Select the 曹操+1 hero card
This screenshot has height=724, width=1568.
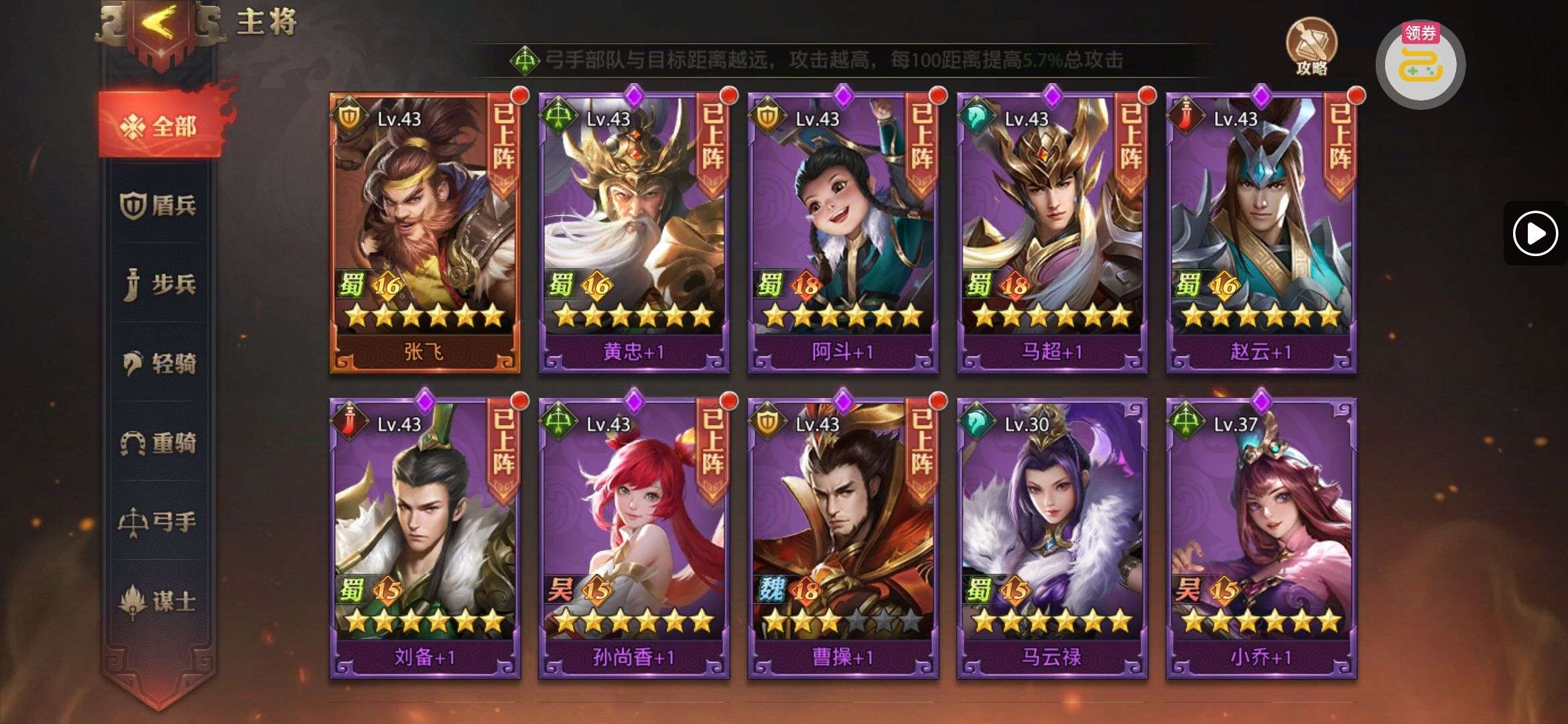coord(843,538)
